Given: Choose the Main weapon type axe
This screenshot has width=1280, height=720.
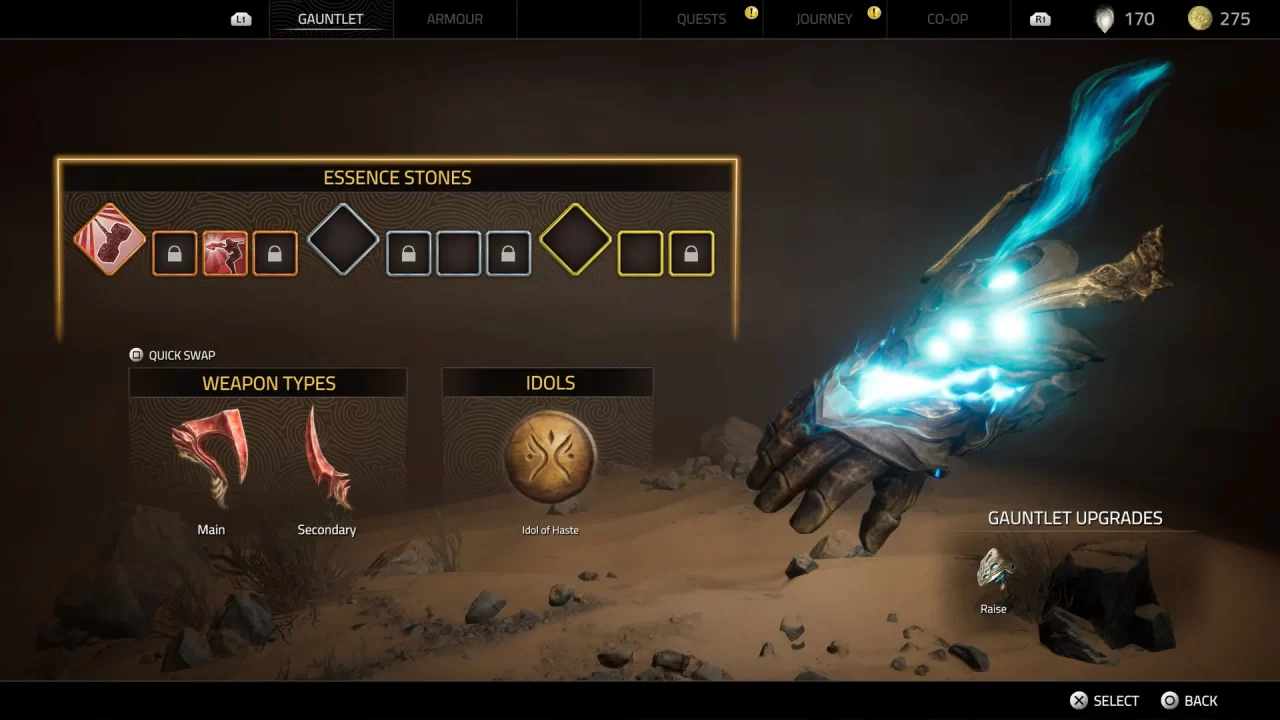Looking at the screenshot, I should 211,458.
